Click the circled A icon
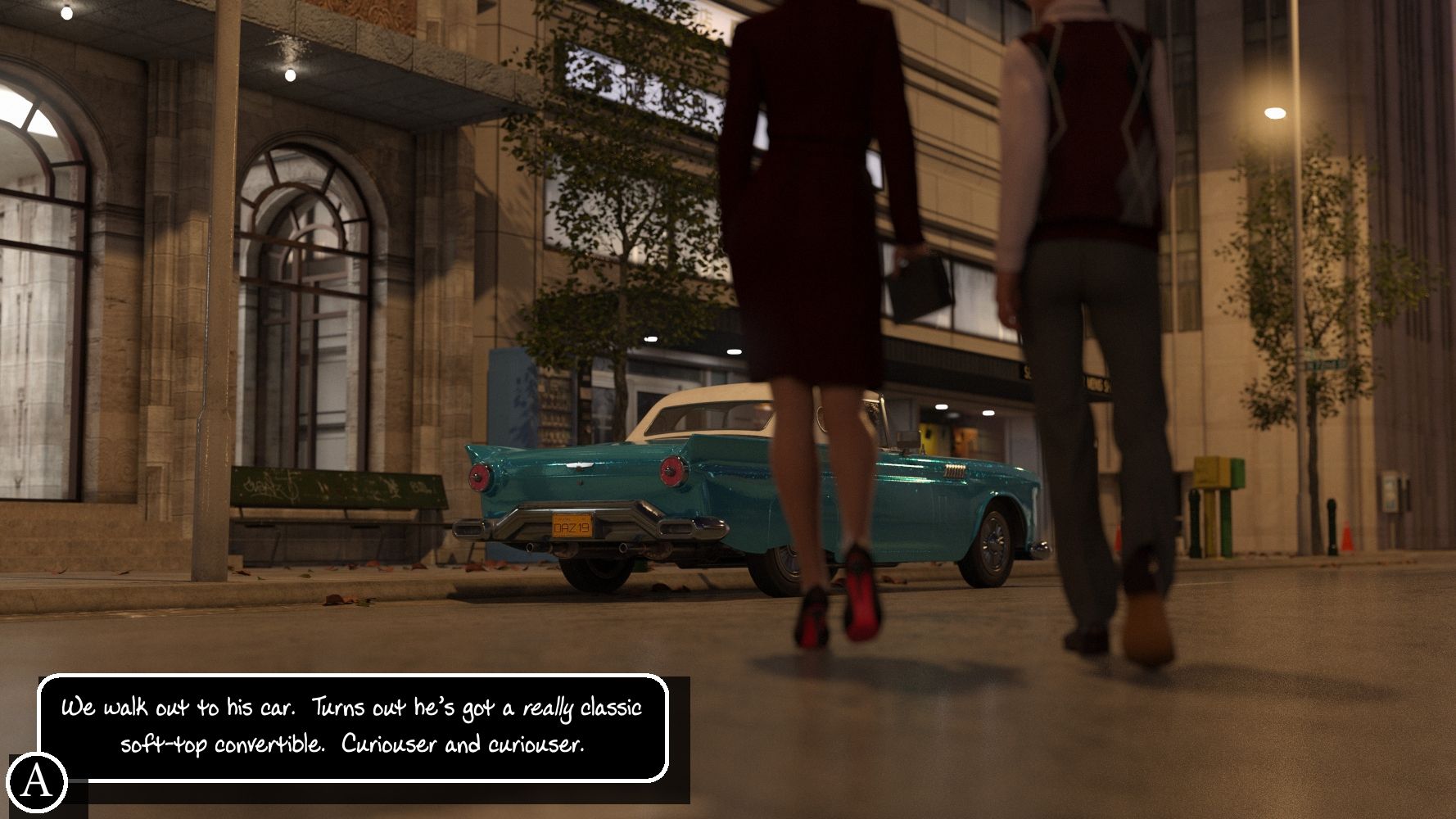Viewport: 1456px width, 819px height. (35, 782)
